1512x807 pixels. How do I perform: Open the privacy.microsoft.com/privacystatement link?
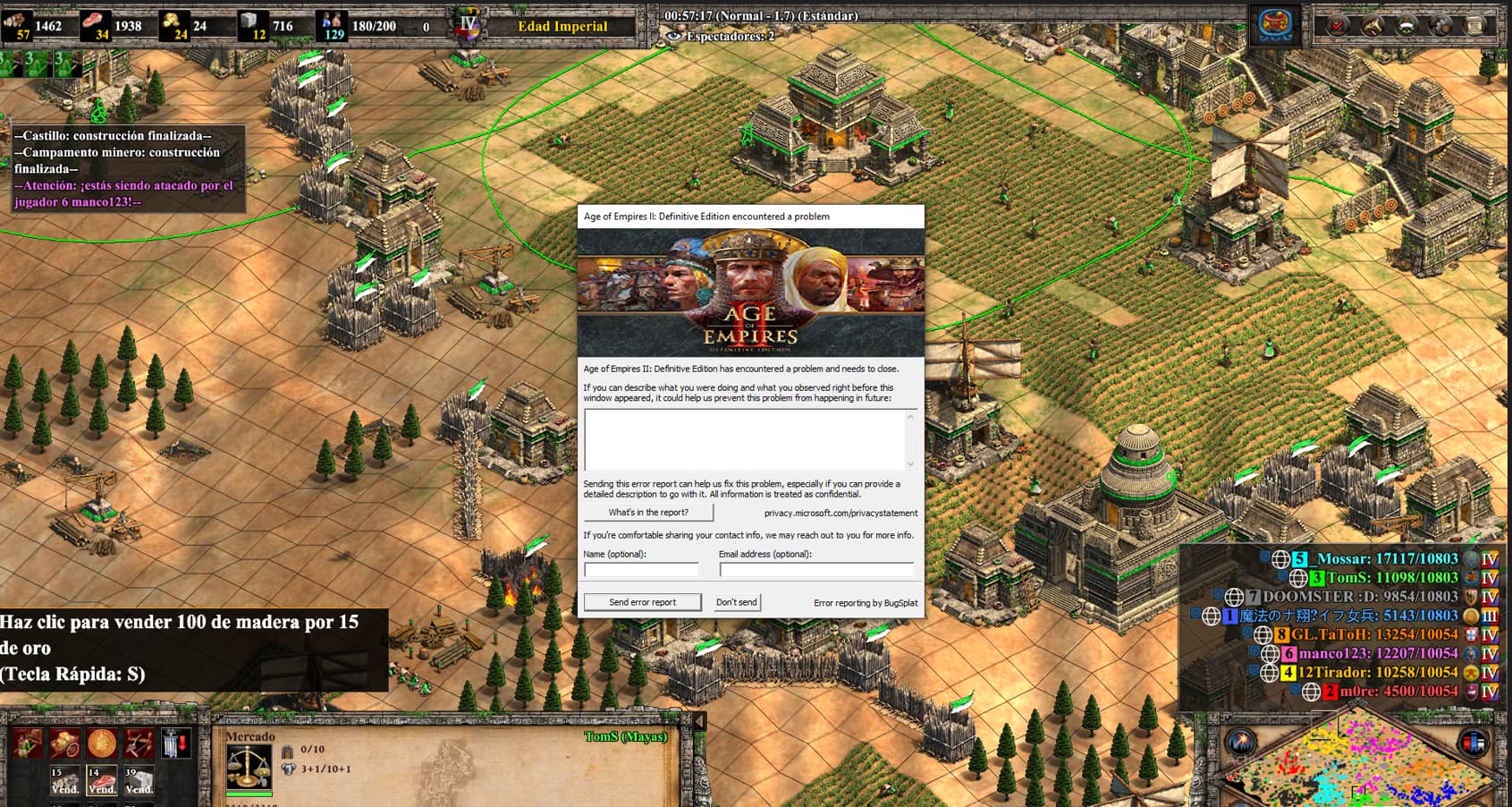pyautogui.click(x=840, y=513)
